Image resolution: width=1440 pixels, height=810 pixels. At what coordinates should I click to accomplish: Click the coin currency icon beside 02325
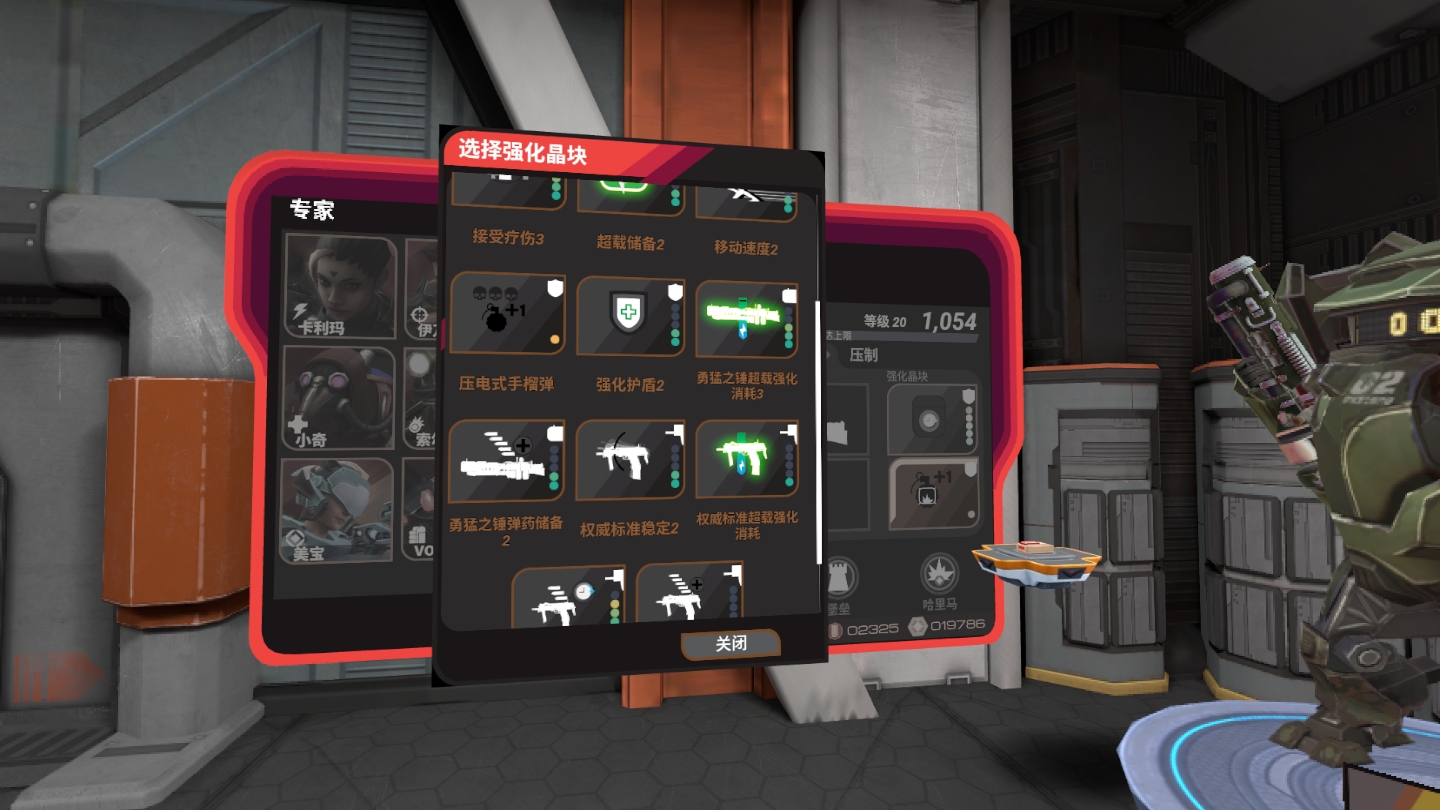pyautogui.click(x=835, y=629)
